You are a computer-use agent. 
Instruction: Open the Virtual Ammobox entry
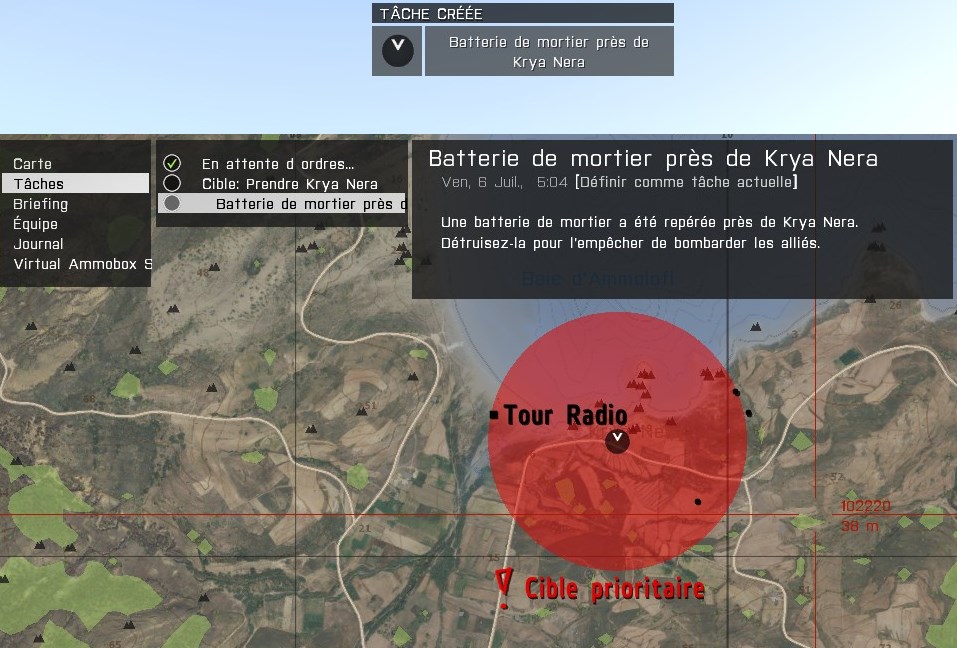pyautogui.click(x=82, y=264)
